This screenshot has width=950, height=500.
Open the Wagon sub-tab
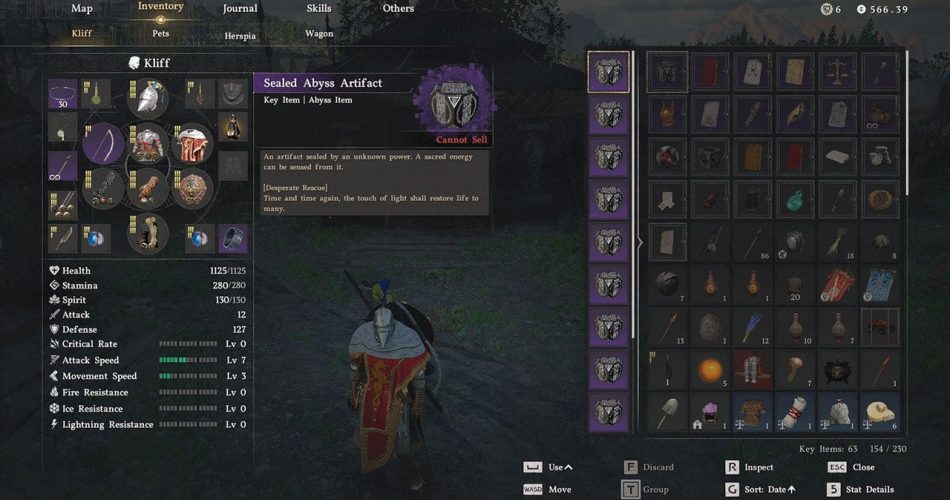tap(319, 33)
